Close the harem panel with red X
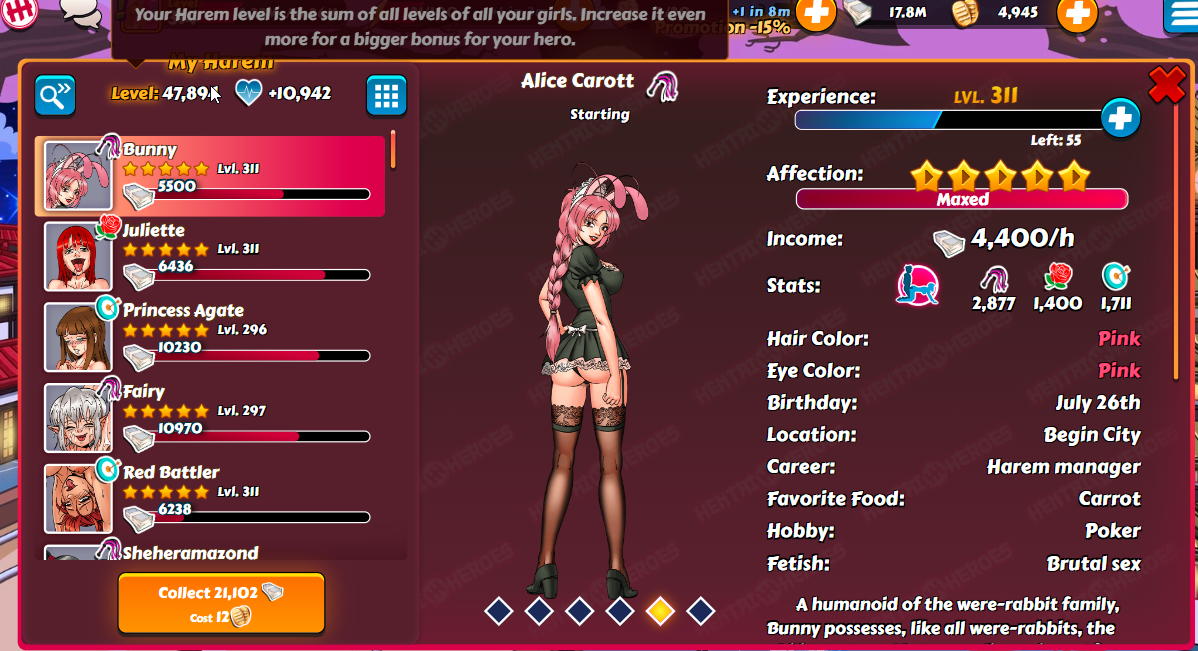This screenshot has height=651, width=1198. point(1166,85)
